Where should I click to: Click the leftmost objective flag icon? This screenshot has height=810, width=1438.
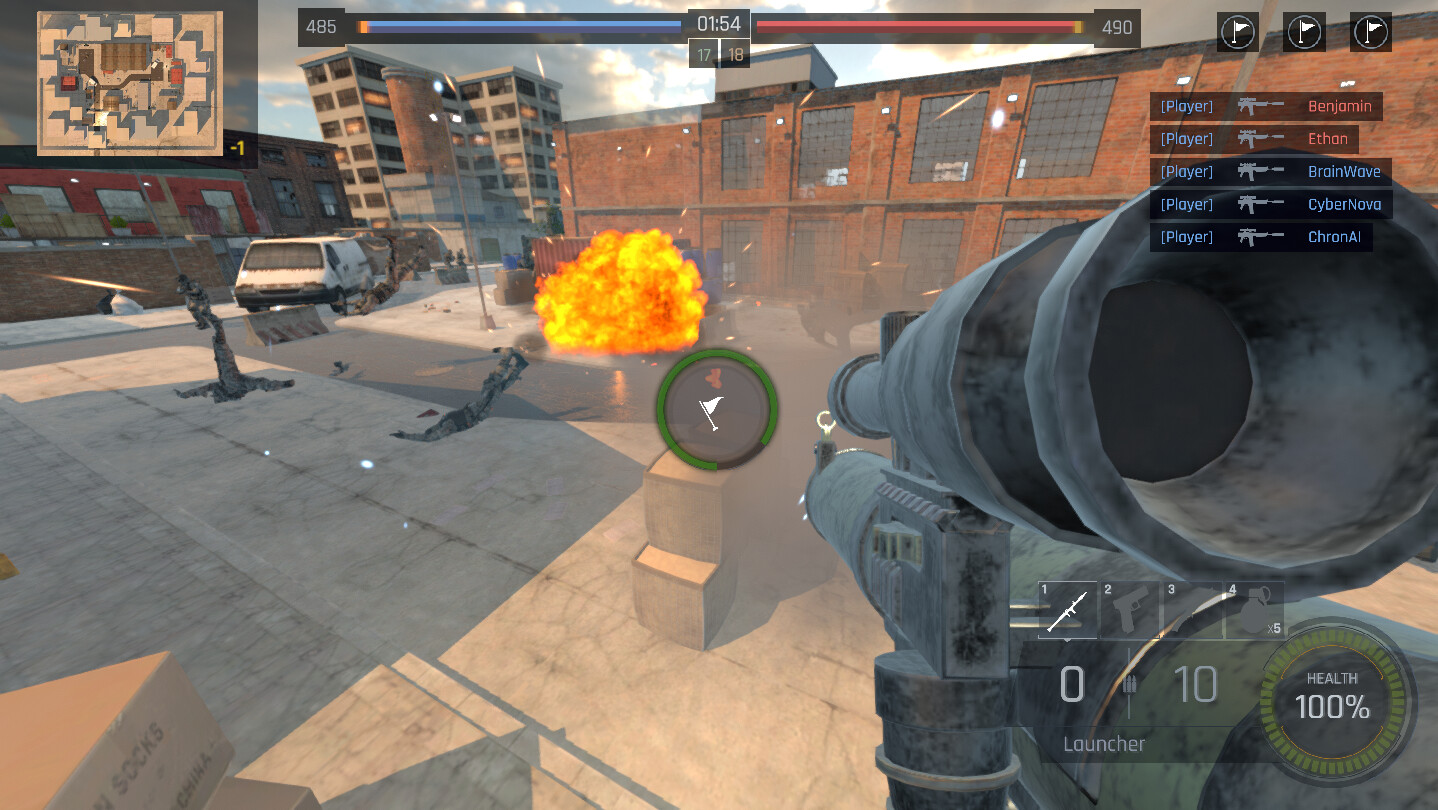[x=1237, y=32]
